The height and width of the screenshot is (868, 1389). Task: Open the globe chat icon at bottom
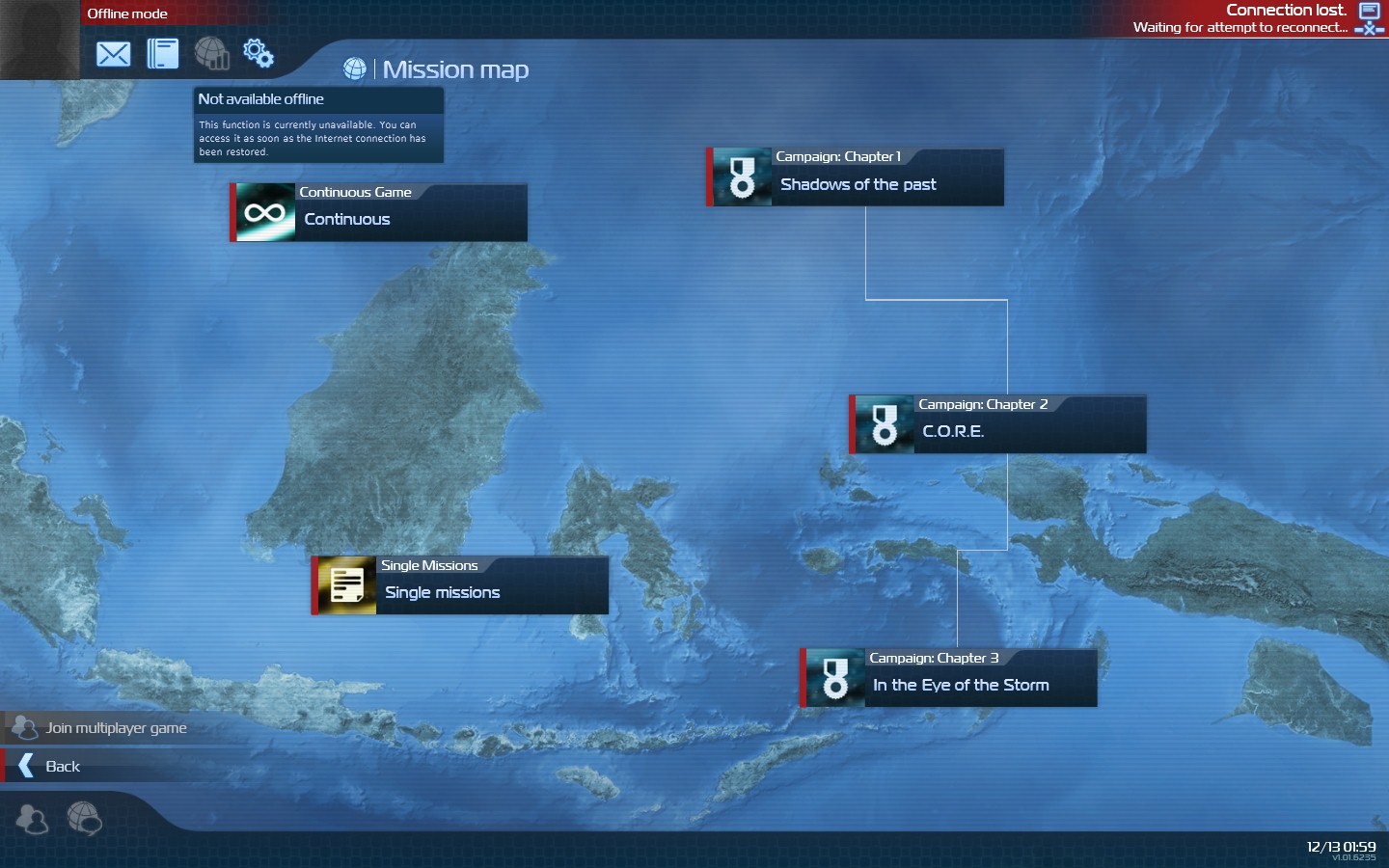point(84,819)
